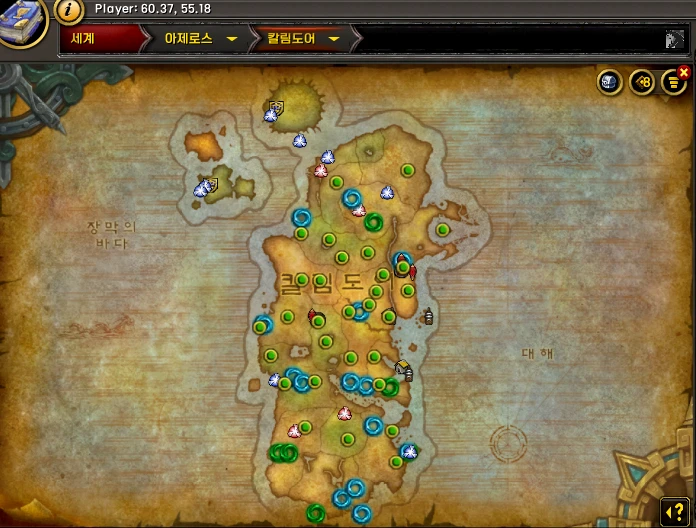The image size is (696, 528).
Task: Click the boat marker off the east coast
Action: 429,316
